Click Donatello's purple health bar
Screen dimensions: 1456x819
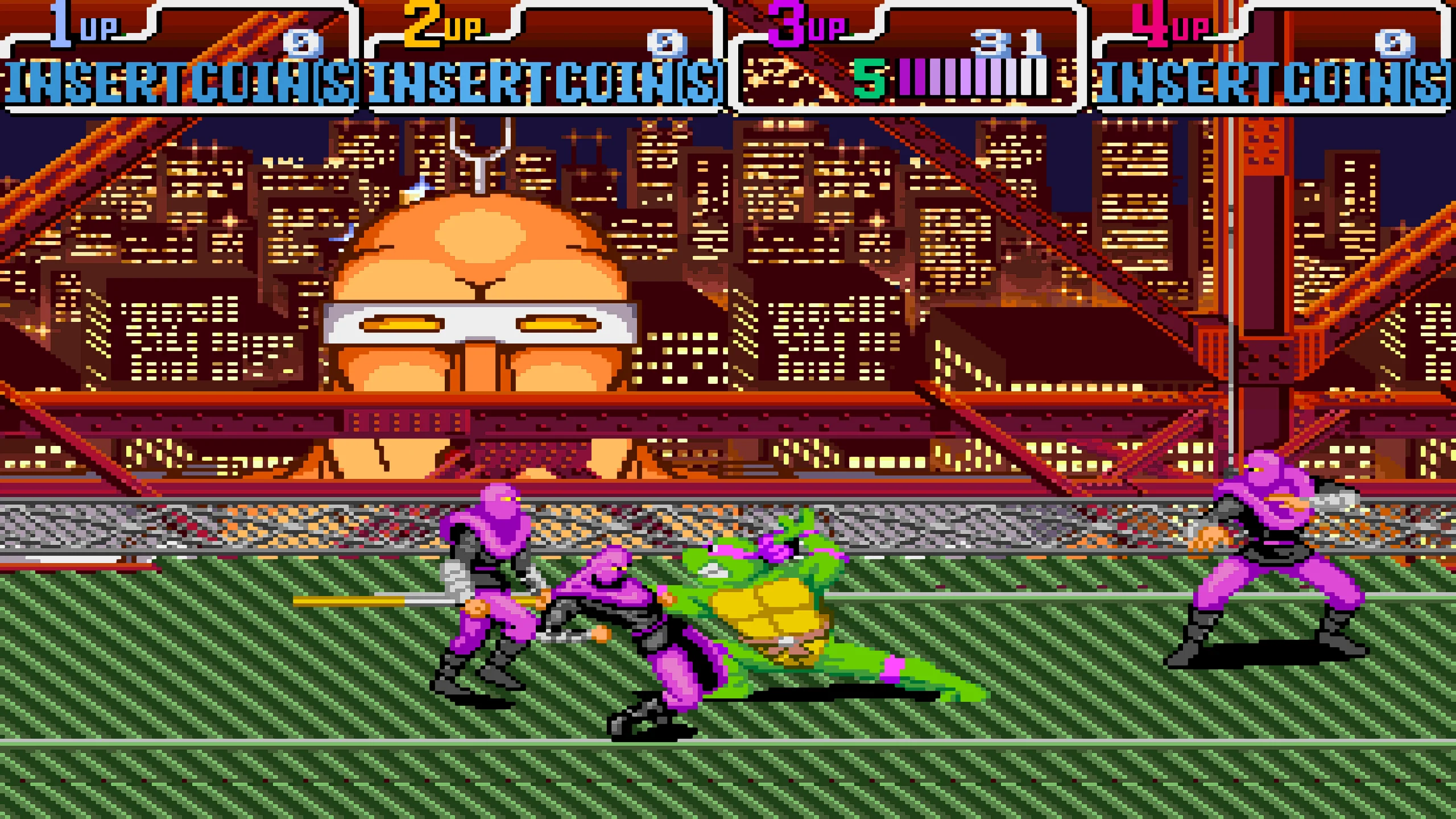973,80
